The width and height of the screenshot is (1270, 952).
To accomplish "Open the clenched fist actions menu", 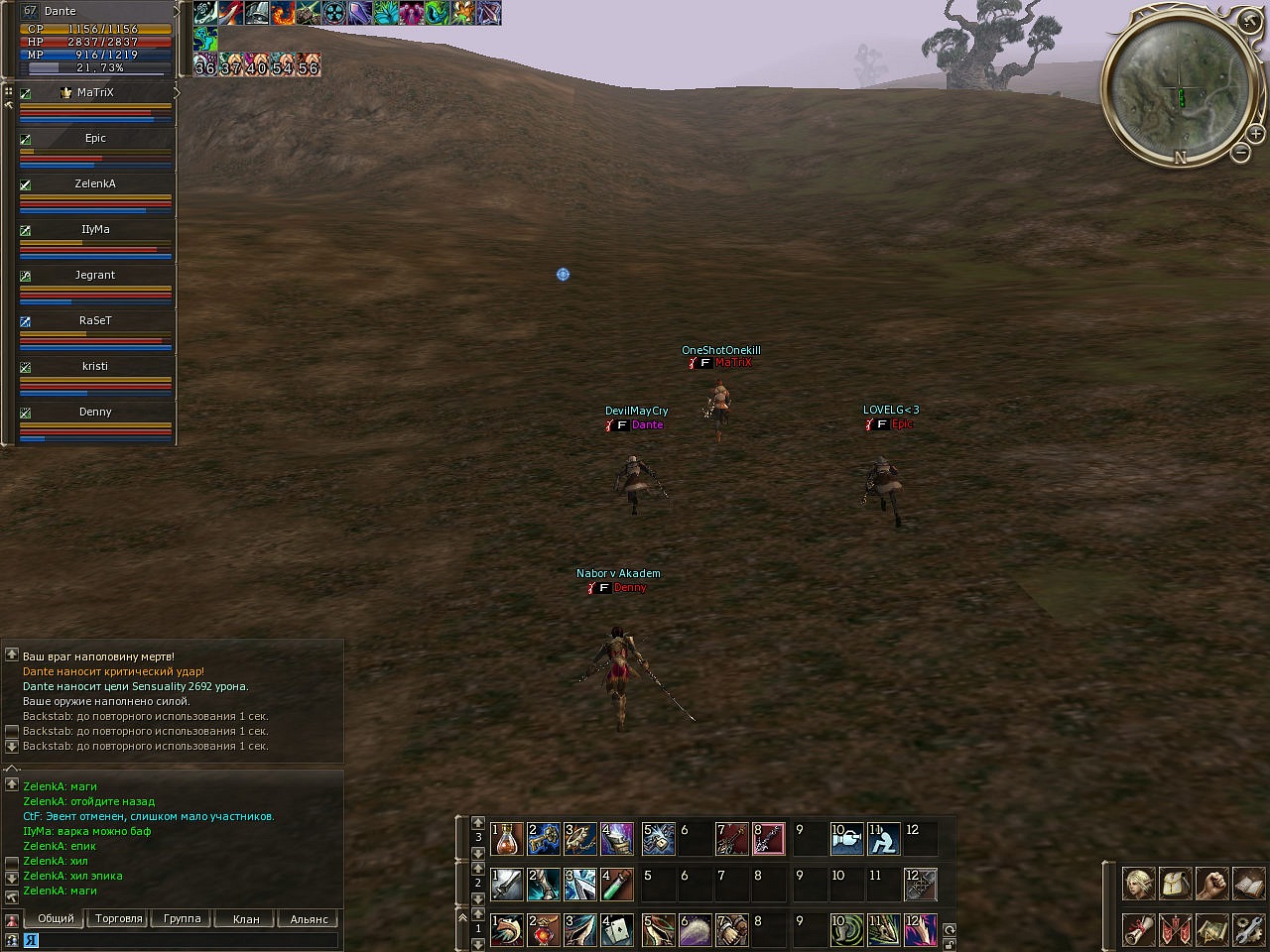I will tap(1211, 883).
